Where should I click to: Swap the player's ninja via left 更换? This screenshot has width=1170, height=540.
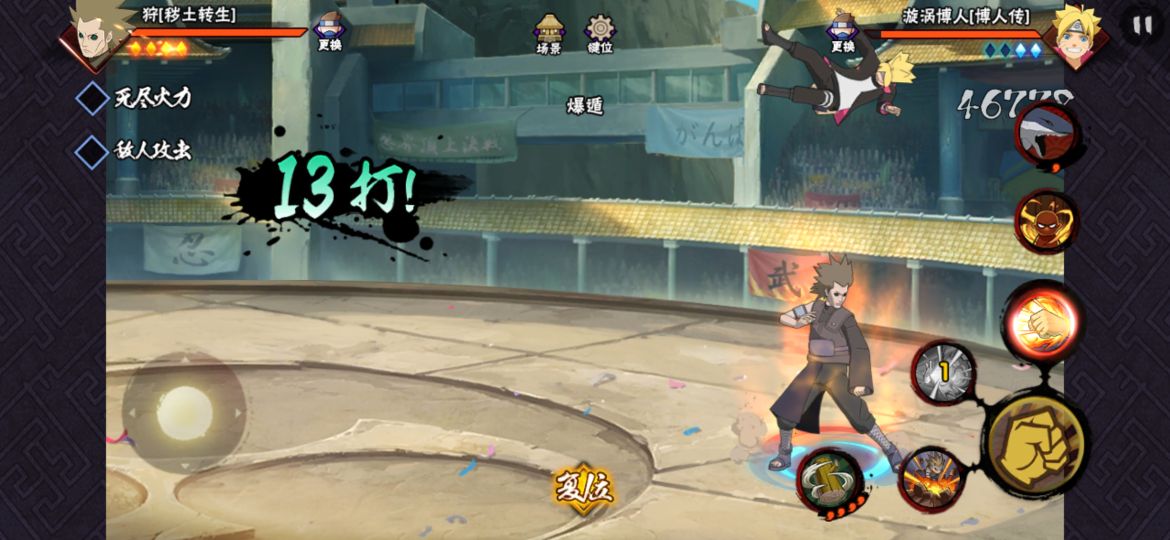point(329,31)
